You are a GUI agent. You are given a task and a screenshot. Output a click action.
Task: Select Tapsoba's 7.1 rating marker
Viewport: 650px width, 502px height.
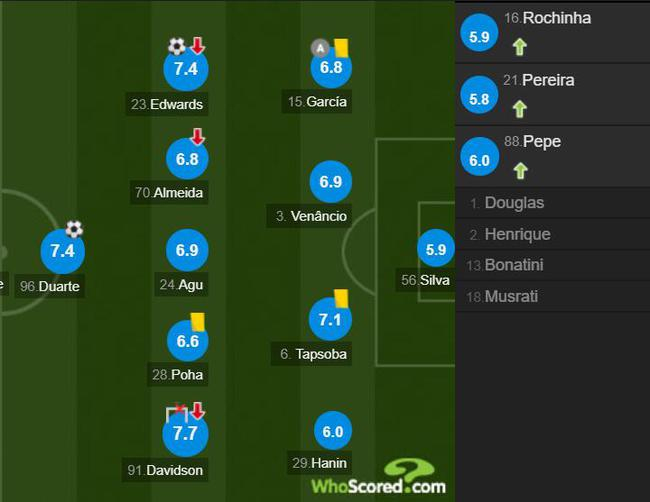(332, 320)
